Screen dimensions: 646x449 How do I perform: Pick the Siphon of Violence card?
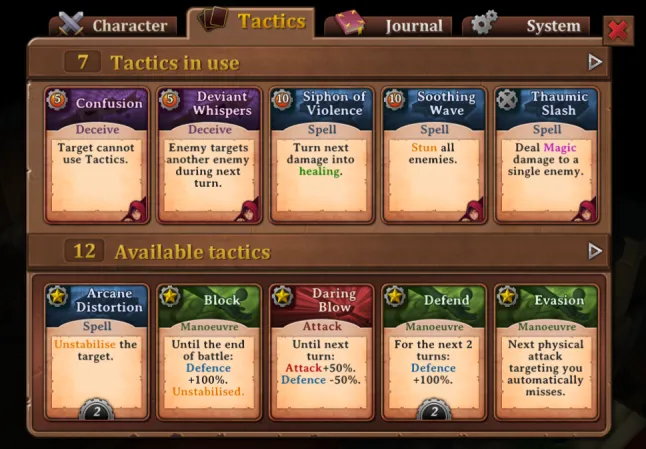tap(322, 154)
